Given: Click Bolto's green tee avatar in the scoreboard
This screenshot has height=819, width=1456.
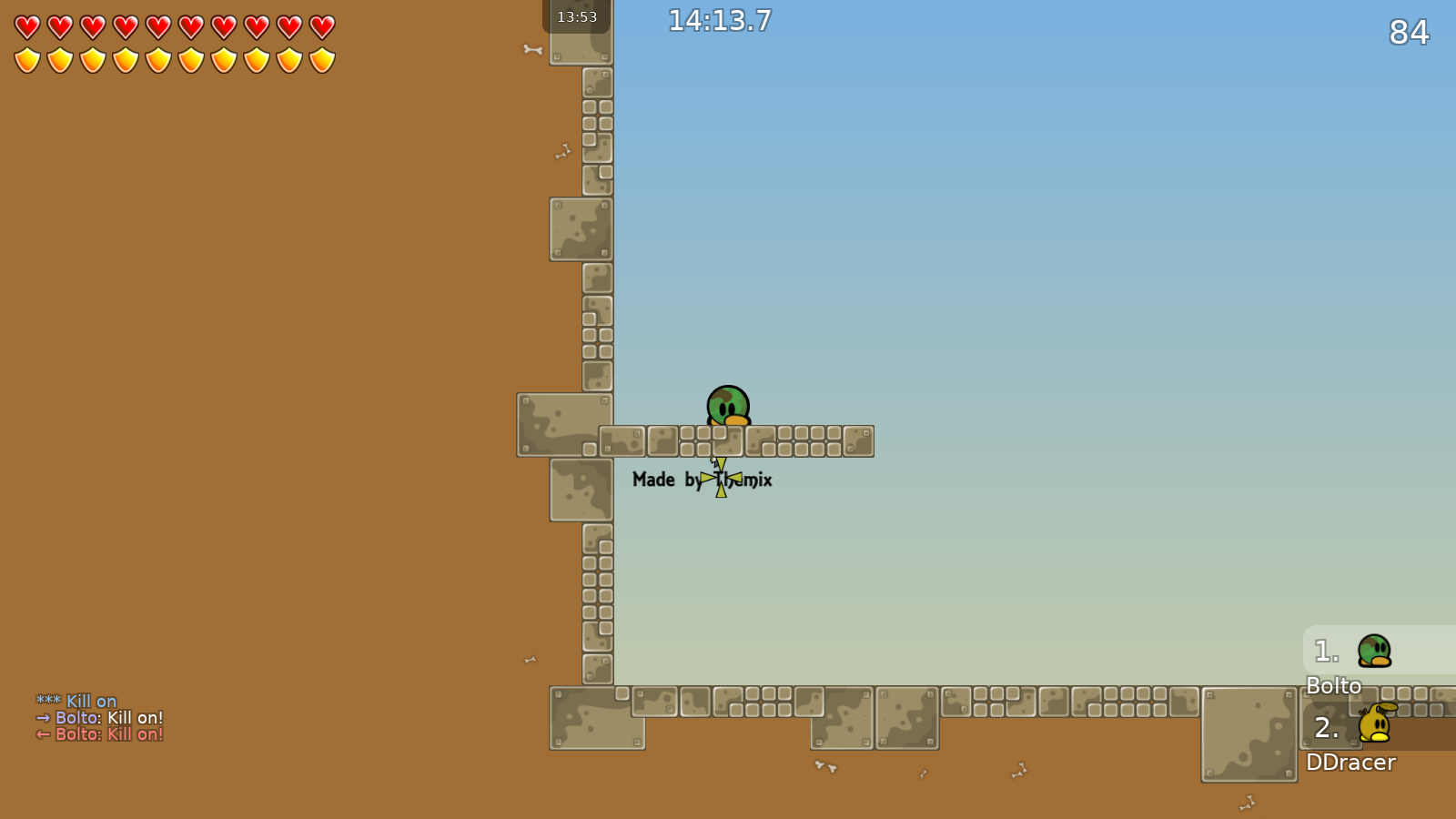Looking at the screenshot, I should [1376, 651].
